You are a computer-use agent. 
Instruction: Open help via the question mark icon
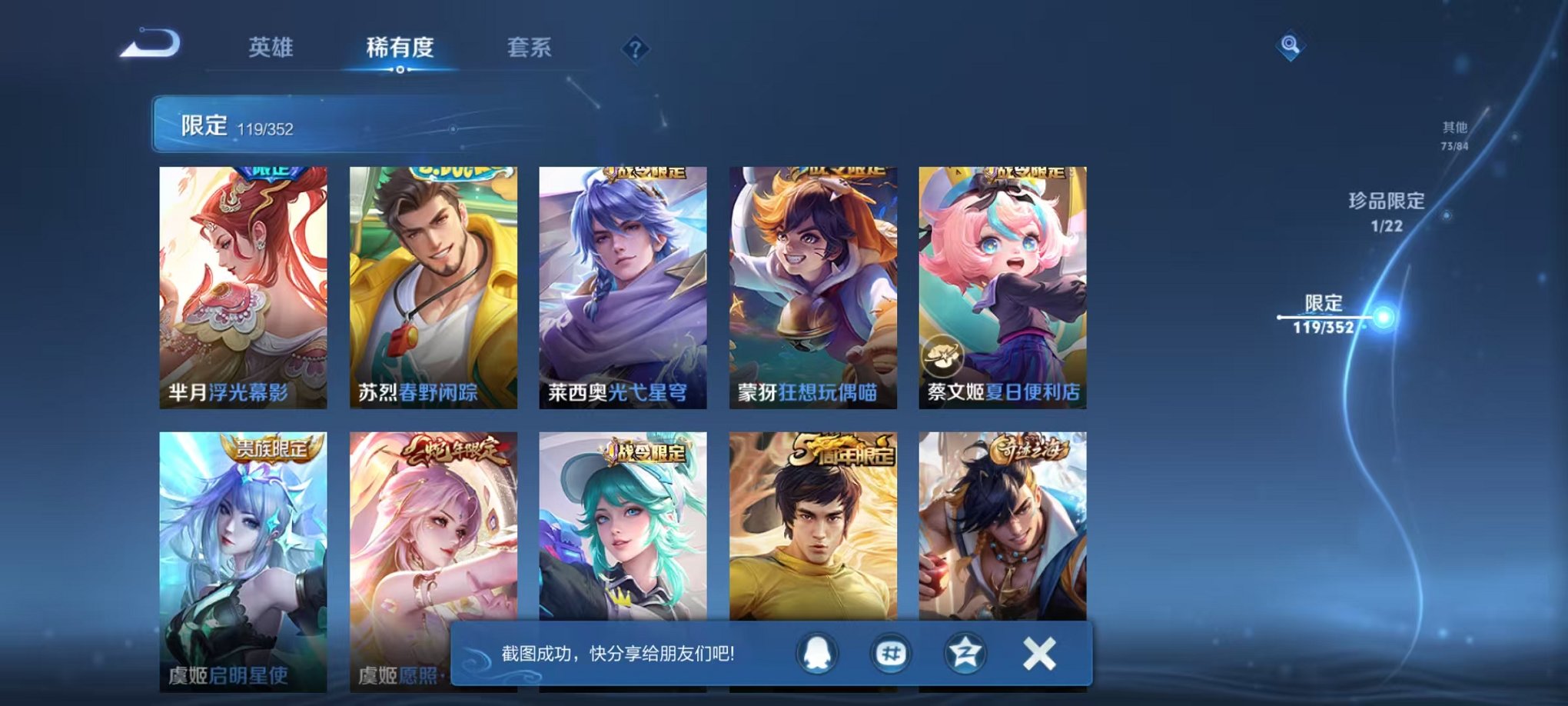[635, 49]
